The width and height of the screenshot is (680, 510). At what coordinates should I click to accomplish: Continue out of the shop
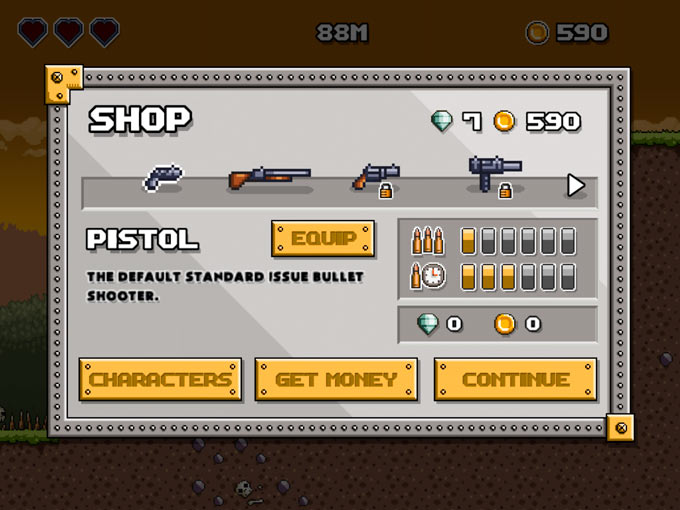(515, 380)
